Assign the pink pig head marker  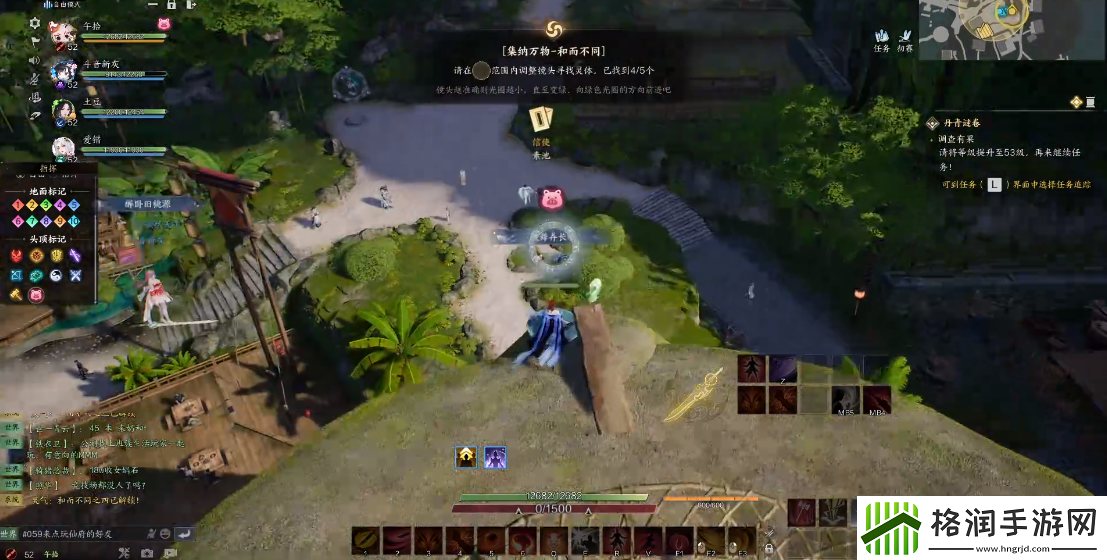[x=36, y=294]
